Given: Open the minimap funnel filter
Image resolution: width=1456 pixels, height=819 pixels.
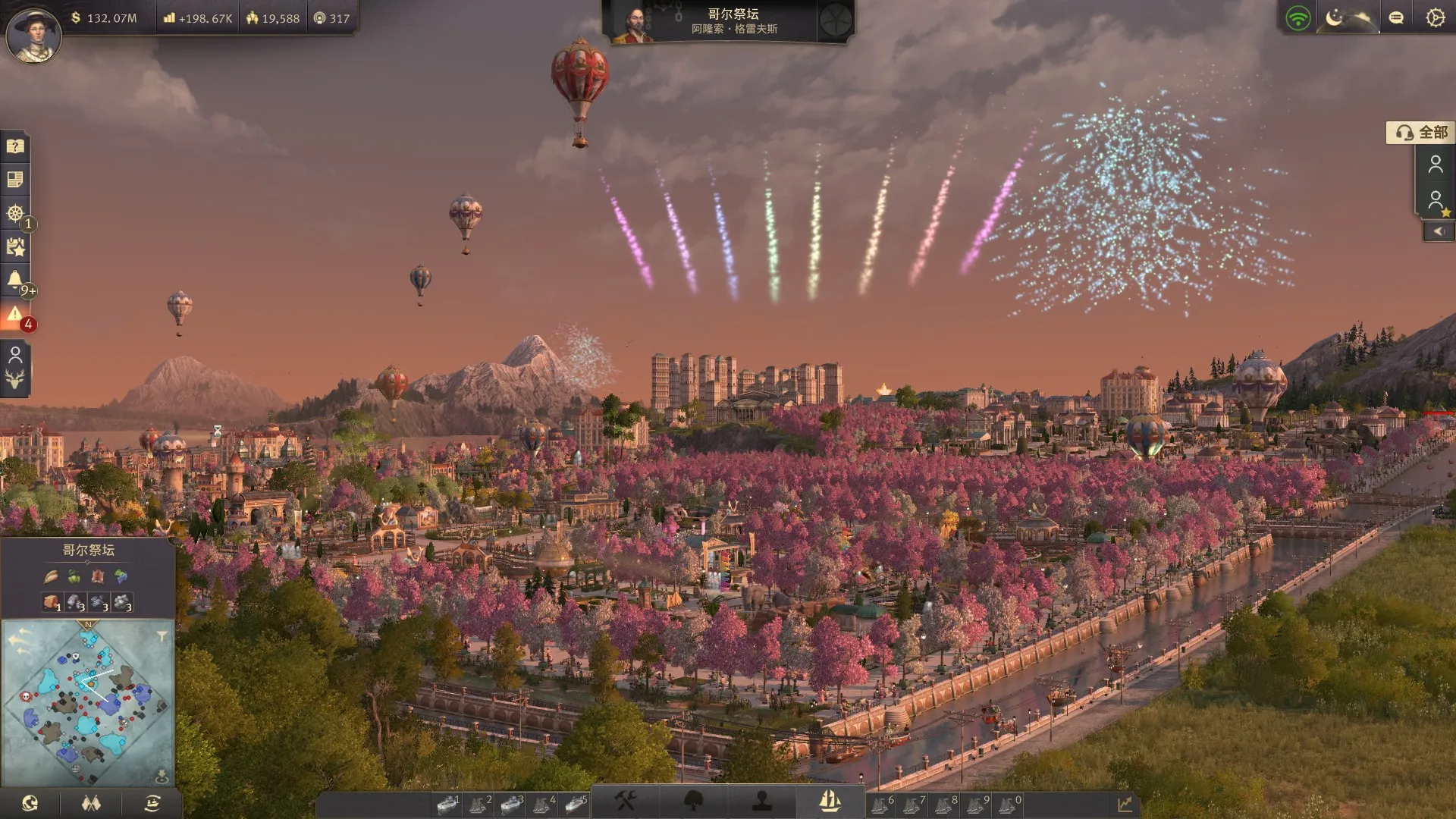Looking at the screenshot, I should pyautogui.click(x=162, y=636).
